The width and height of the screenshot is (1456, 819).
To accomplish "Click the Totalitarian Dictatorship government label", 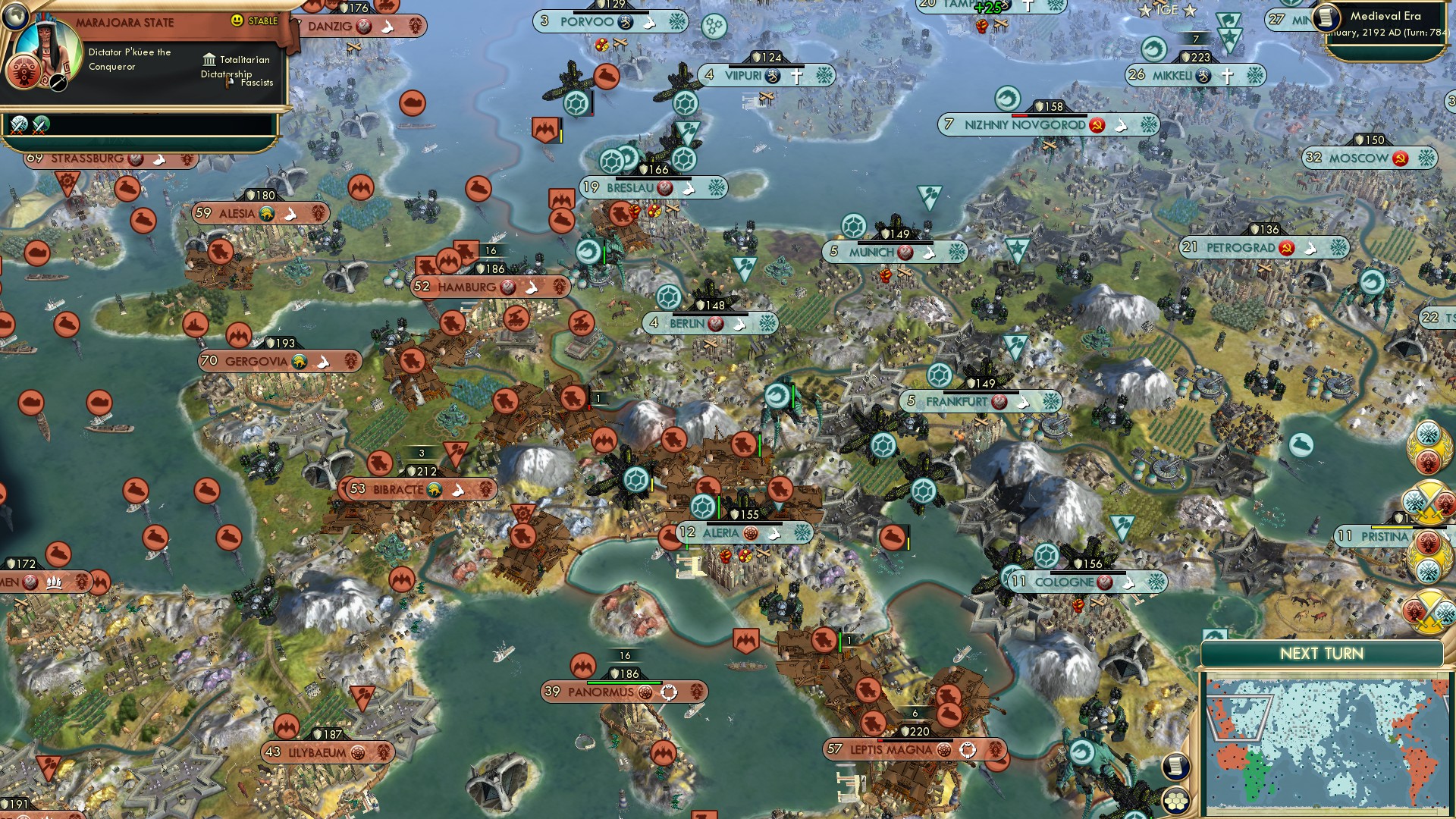I will (235, 66).
